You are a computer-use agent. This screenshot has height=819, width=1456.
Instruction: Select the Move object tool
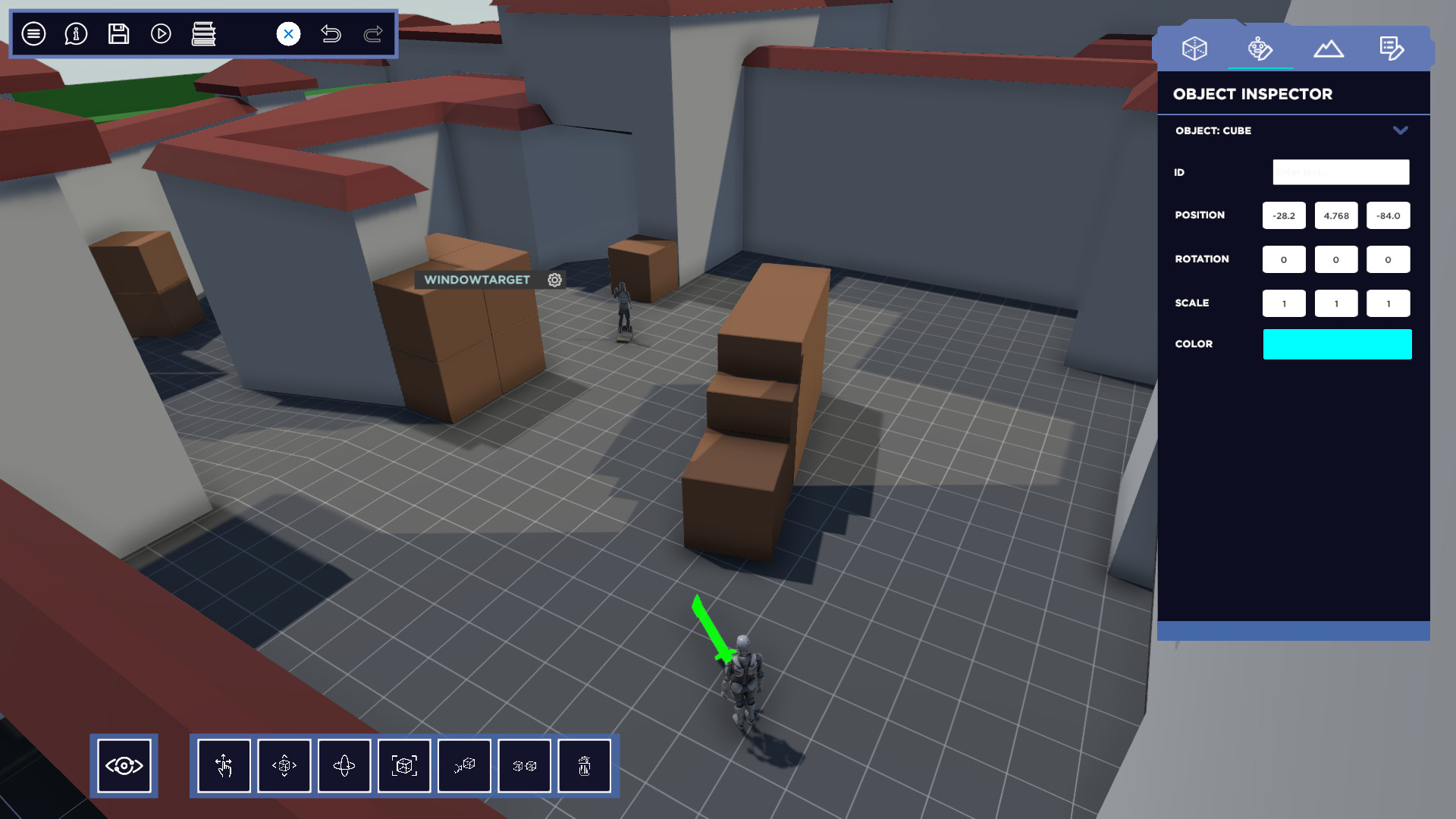tap(224, 766)
